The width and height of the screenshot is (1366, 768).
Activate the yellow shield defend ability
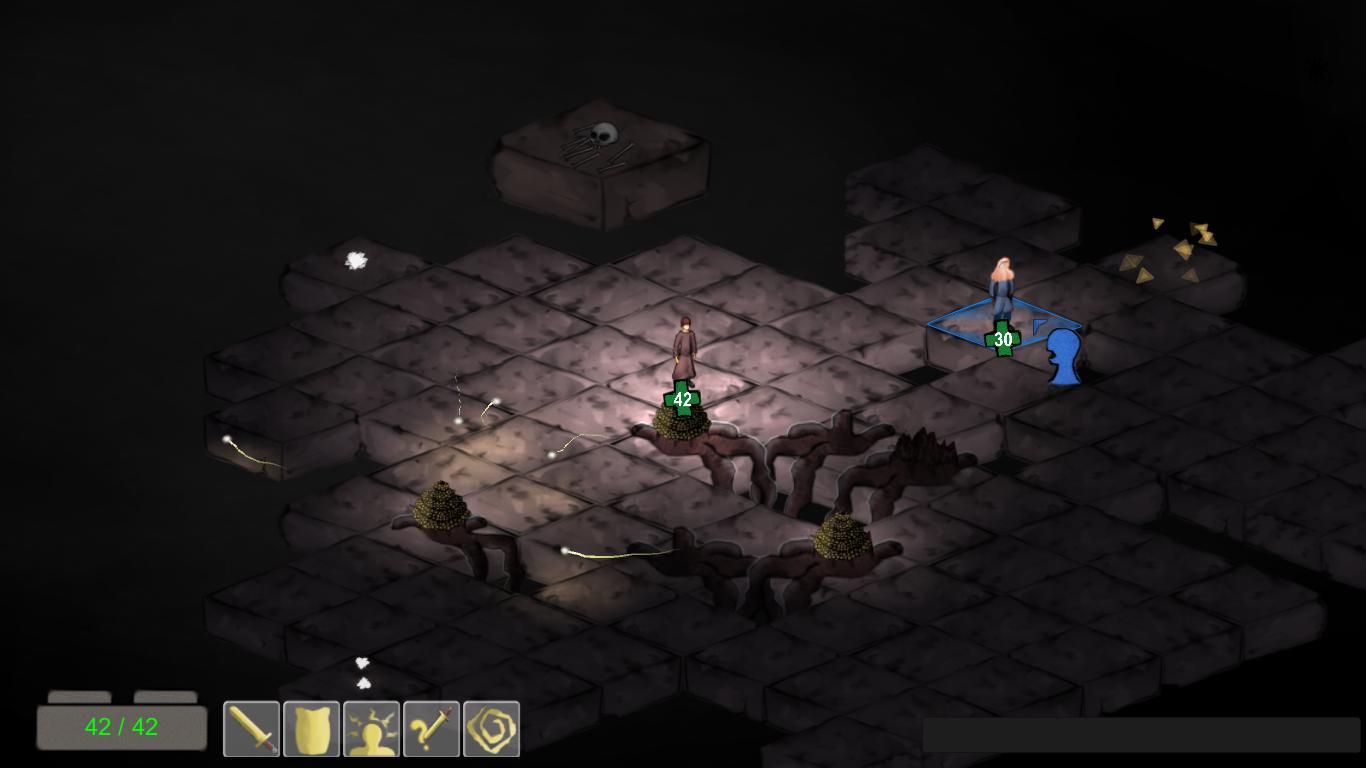click(x=311, y=729)
